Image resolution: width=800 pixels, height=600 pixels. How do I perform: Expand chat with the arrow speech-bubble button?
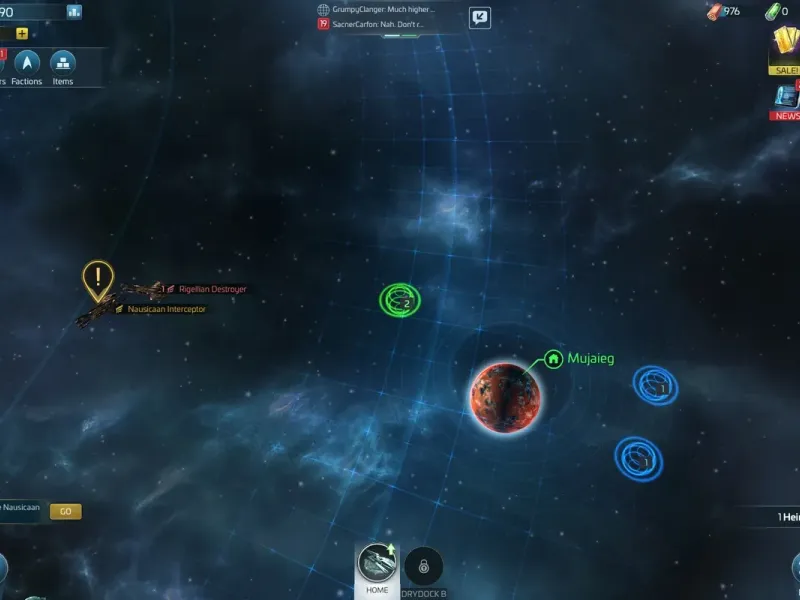(x=480, y=17)
